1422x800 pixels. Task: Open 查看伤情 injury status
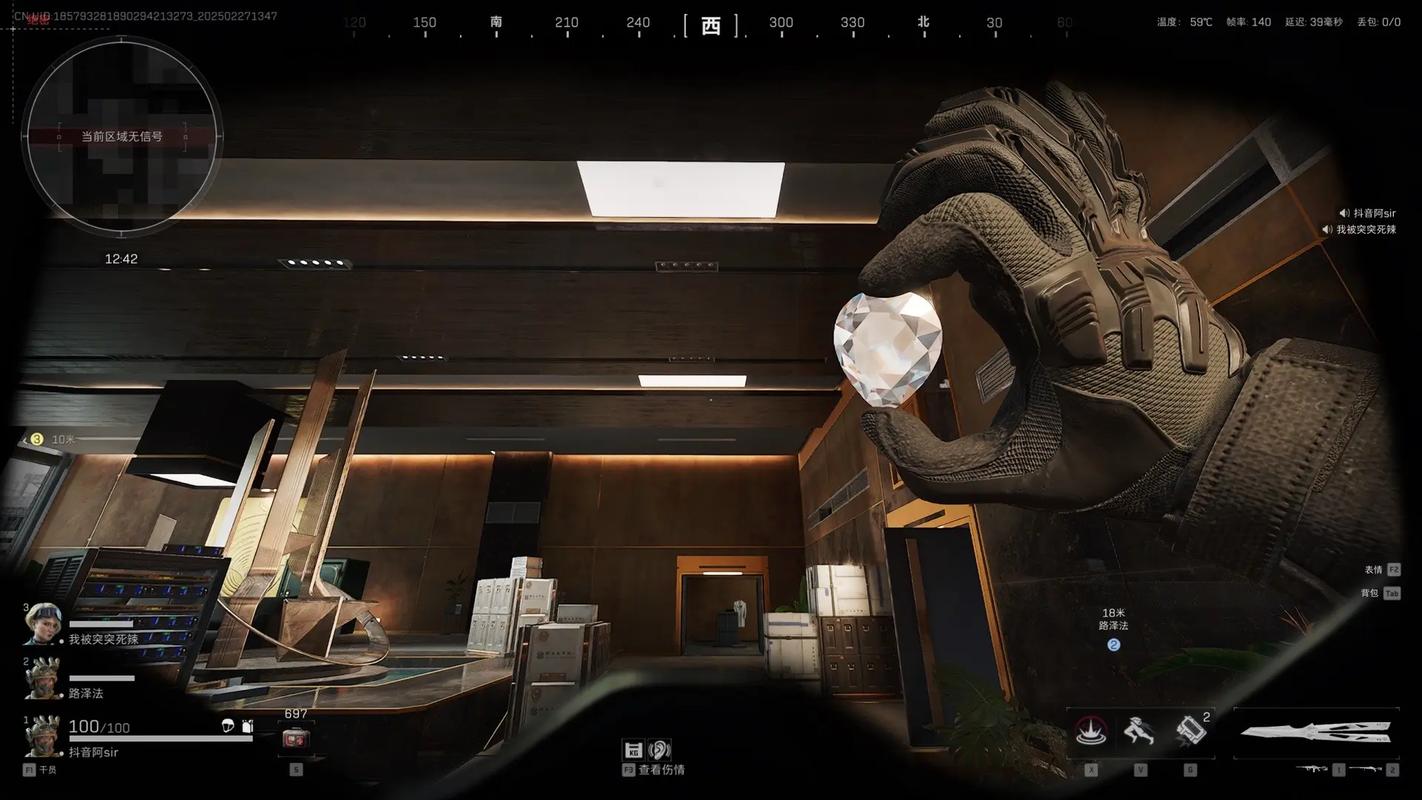pyautogui.click(x=662, y=770)
